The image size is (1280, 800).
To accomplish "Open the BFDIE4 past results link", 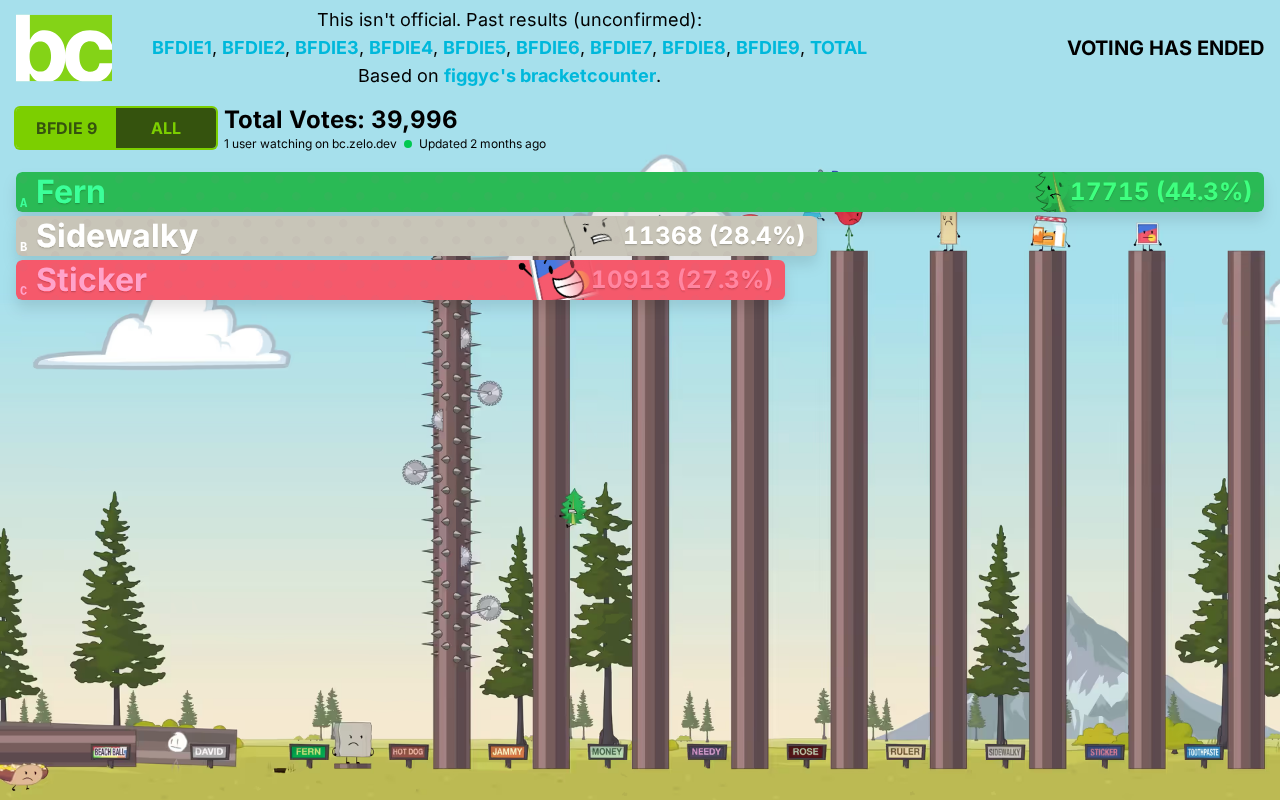I will 400,48.
